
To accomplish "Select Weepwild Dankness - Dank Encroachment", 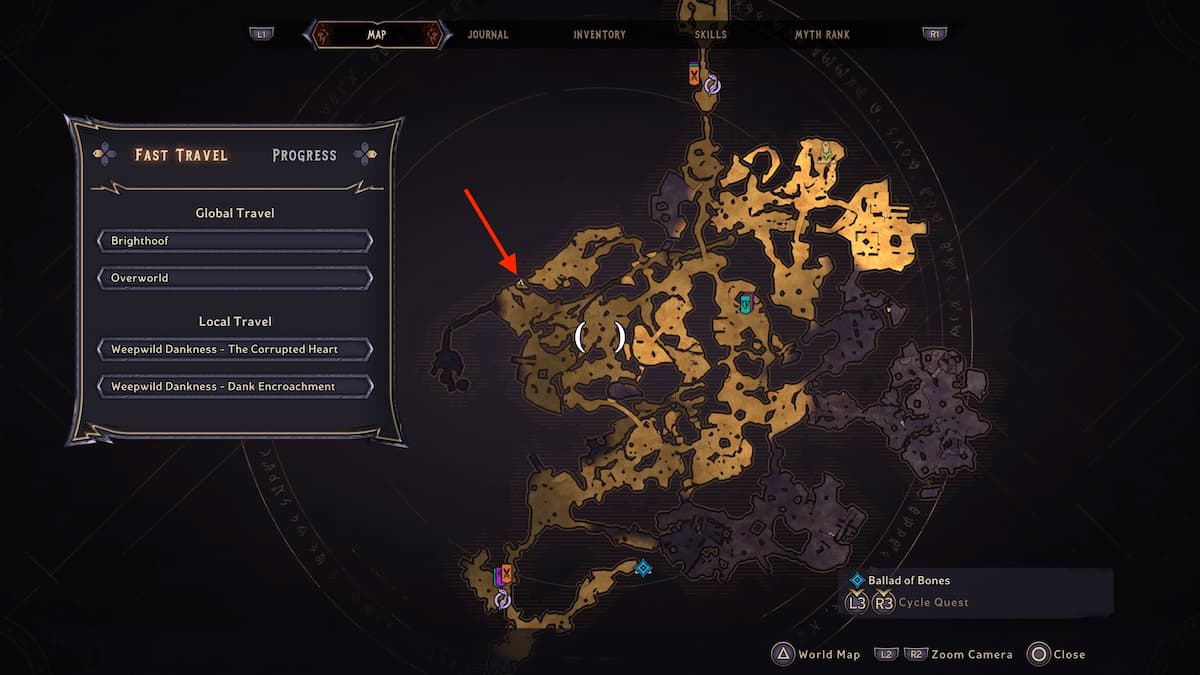I will (235, 386).
